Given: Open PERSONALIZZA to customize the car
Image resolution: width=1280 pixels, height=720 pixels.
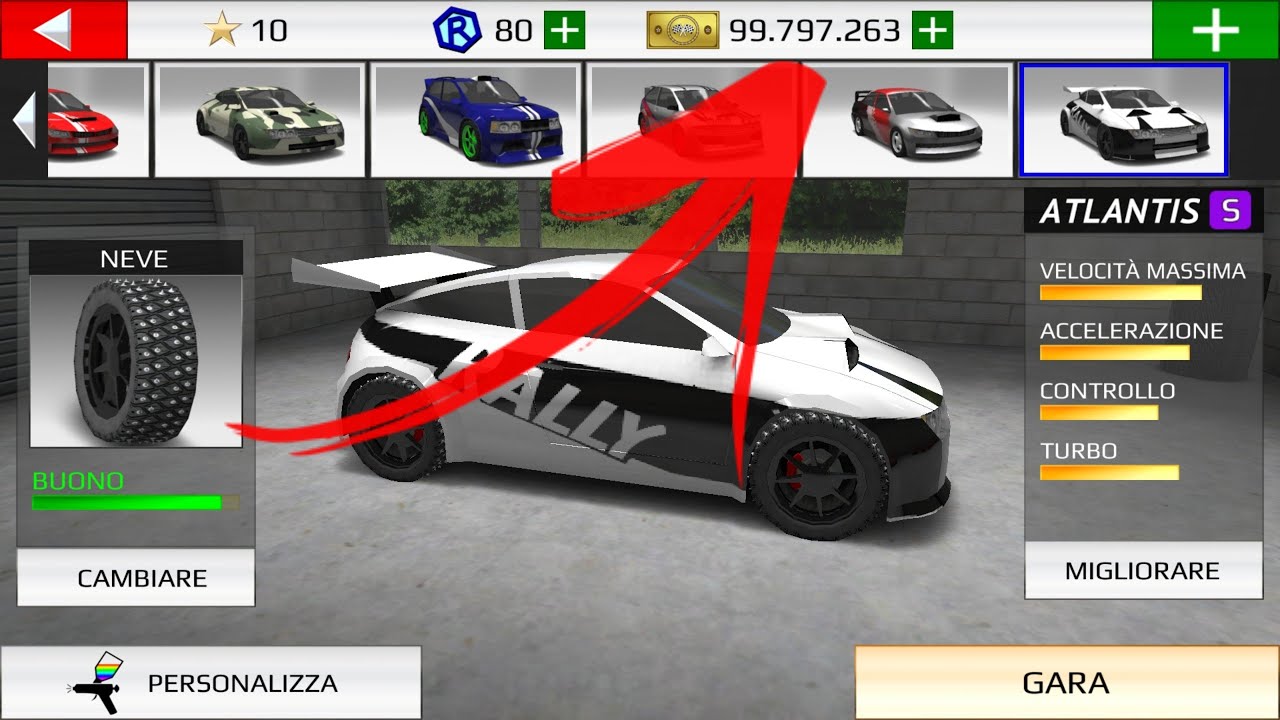Looking at the screenshot, I should (x=243, y=683).
